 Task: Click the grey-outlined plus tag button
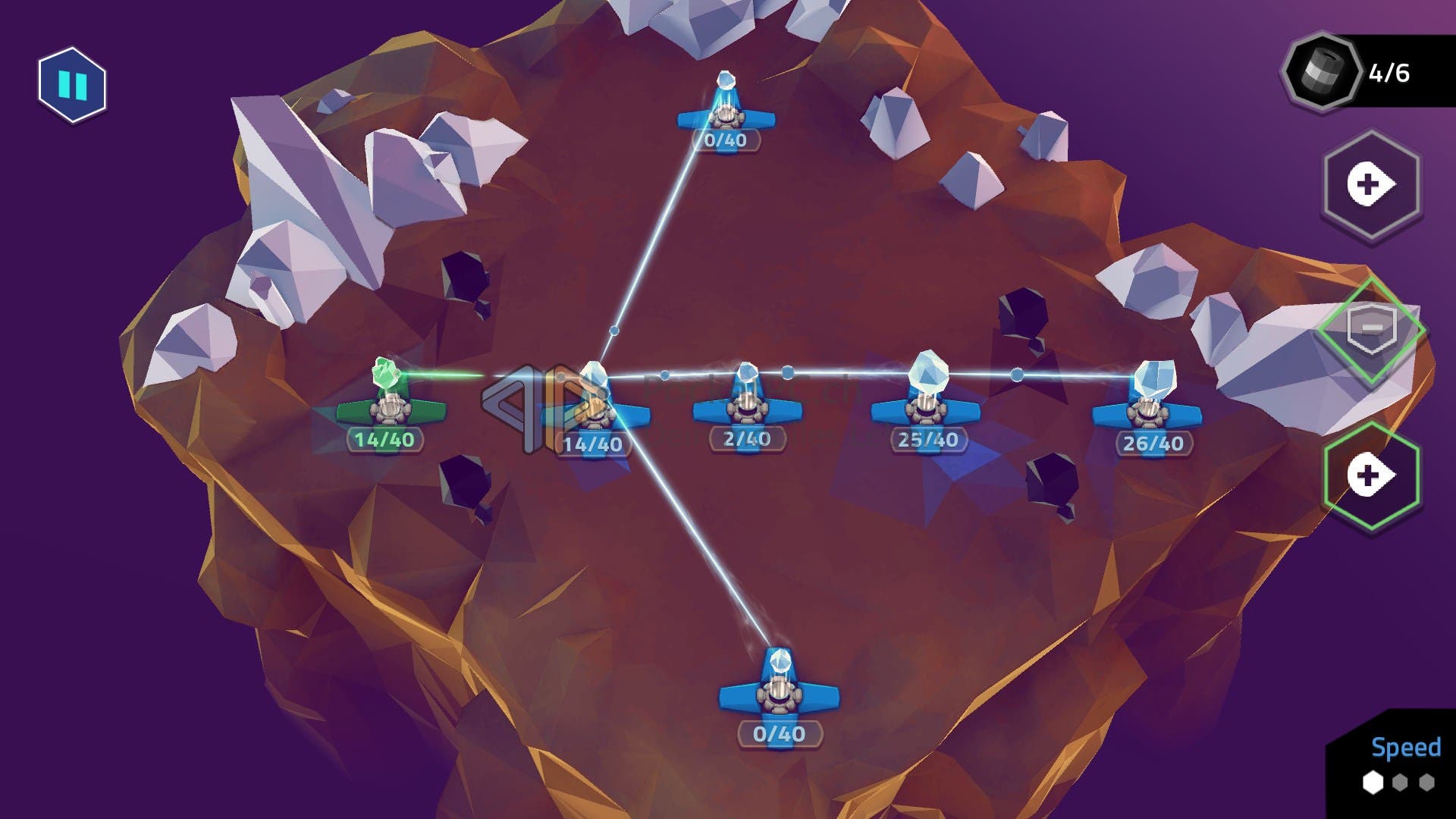pos(1371,185)
